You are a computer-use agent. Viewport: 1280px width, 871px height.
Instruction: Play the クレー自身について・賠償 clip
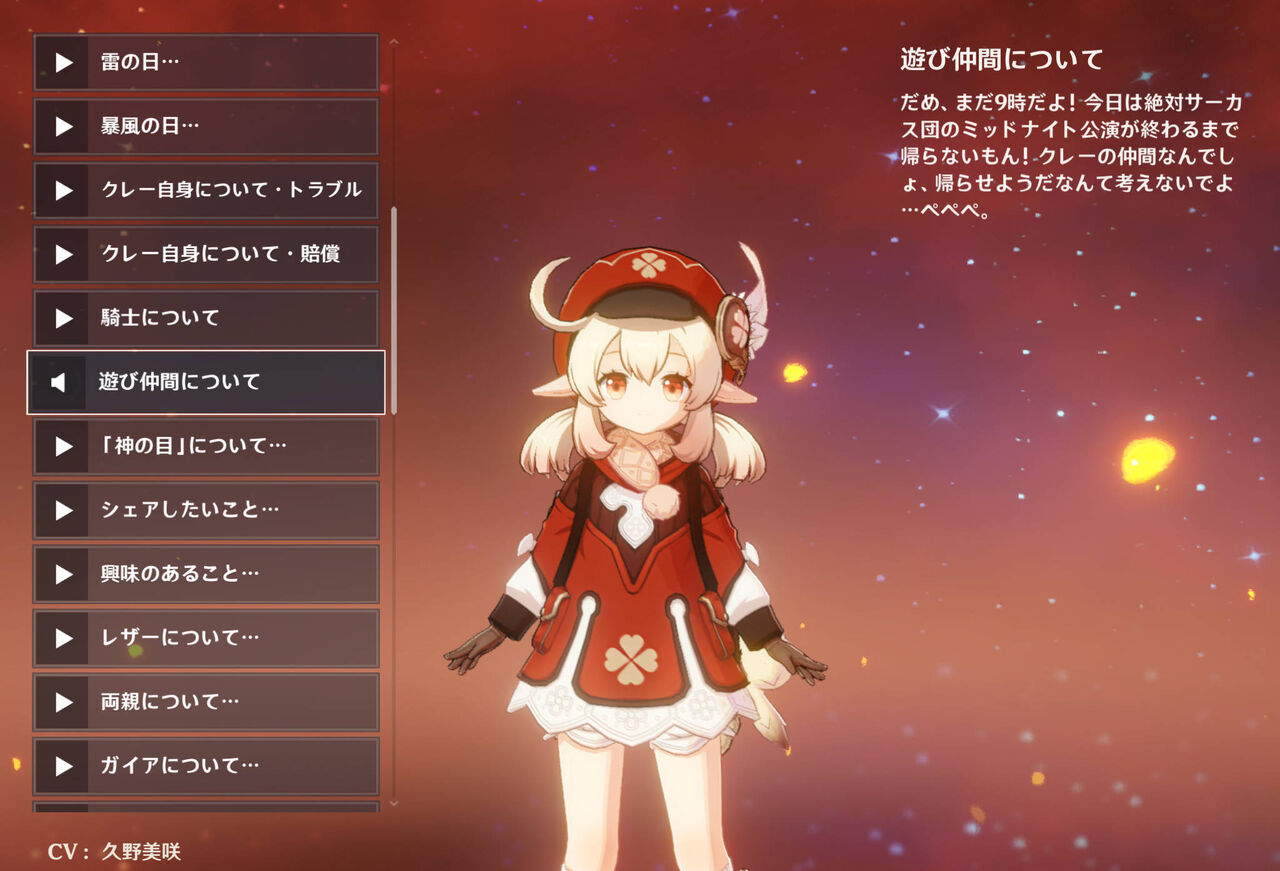tap(65, 255)
